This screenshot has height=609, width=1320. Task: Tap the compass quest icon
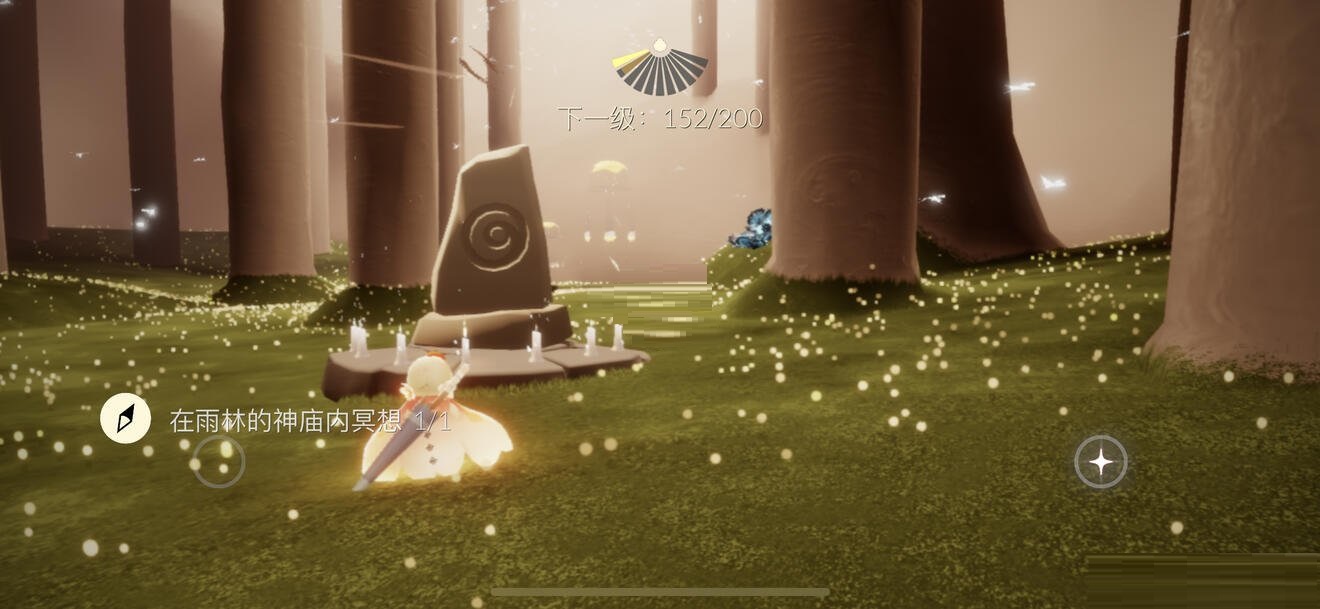pos(126,419)
